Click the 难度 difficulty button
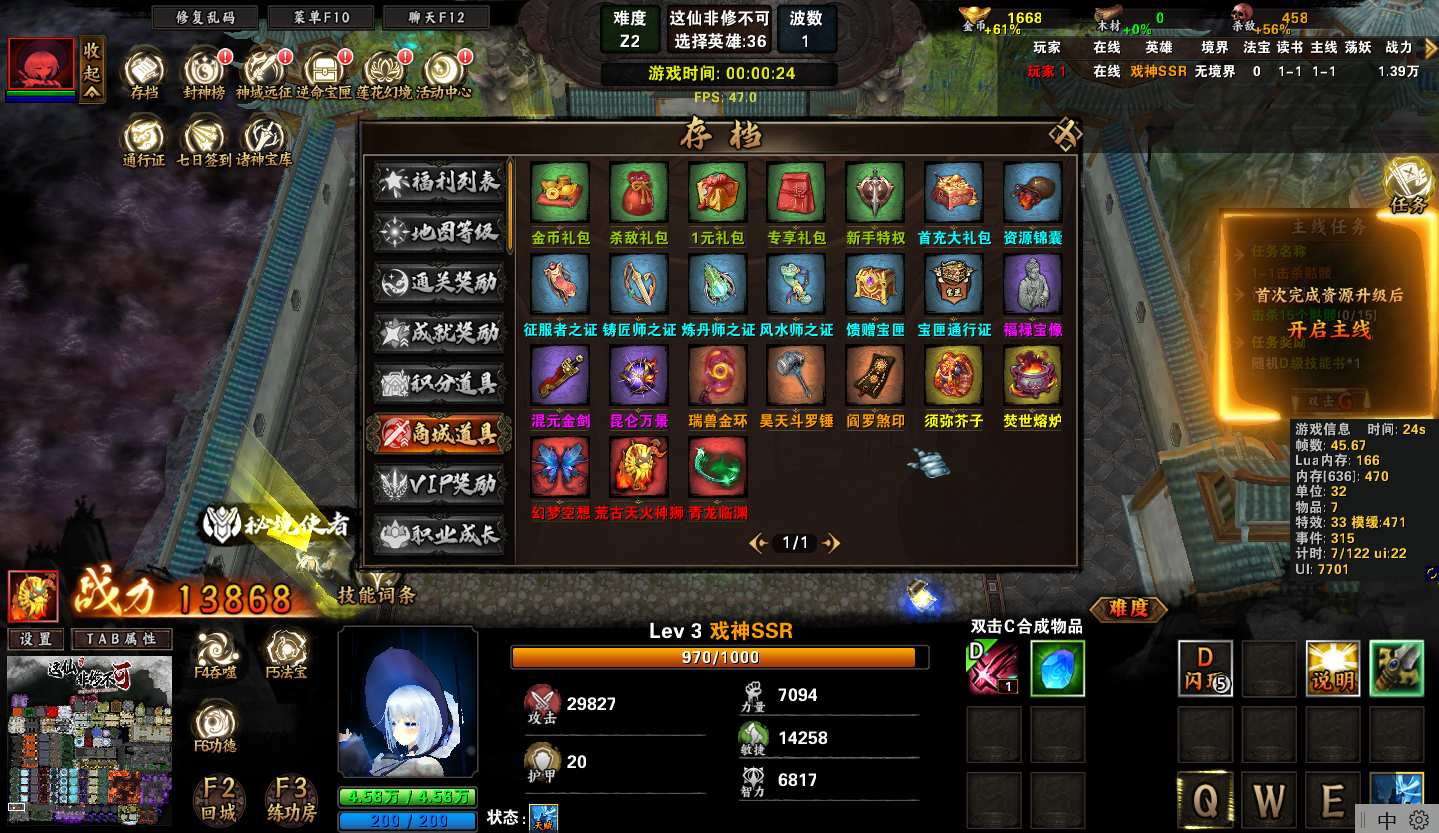 [x=1129, y=607]
